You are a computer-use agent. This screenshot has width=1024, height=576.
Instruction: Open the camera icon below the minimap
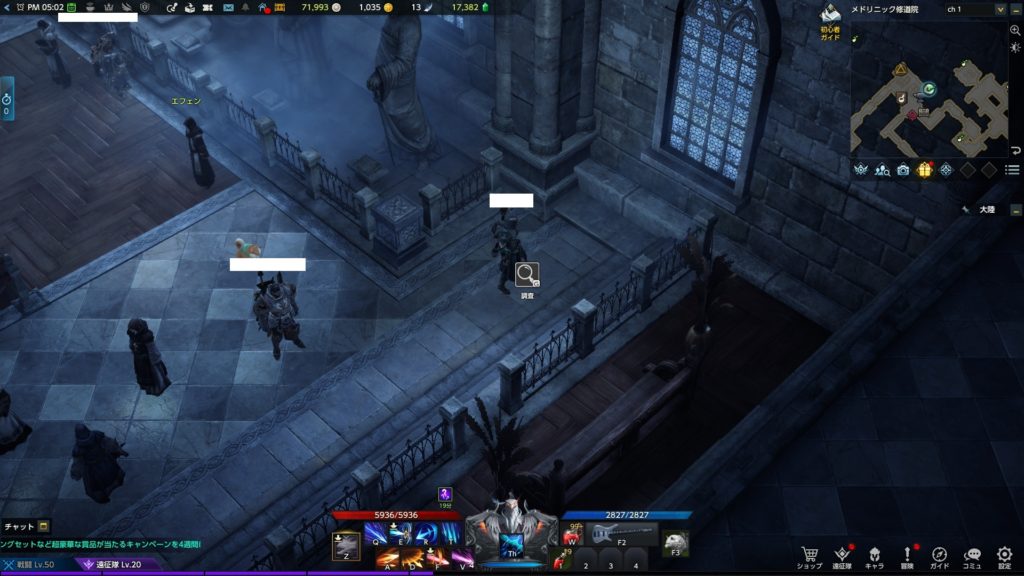904,170
